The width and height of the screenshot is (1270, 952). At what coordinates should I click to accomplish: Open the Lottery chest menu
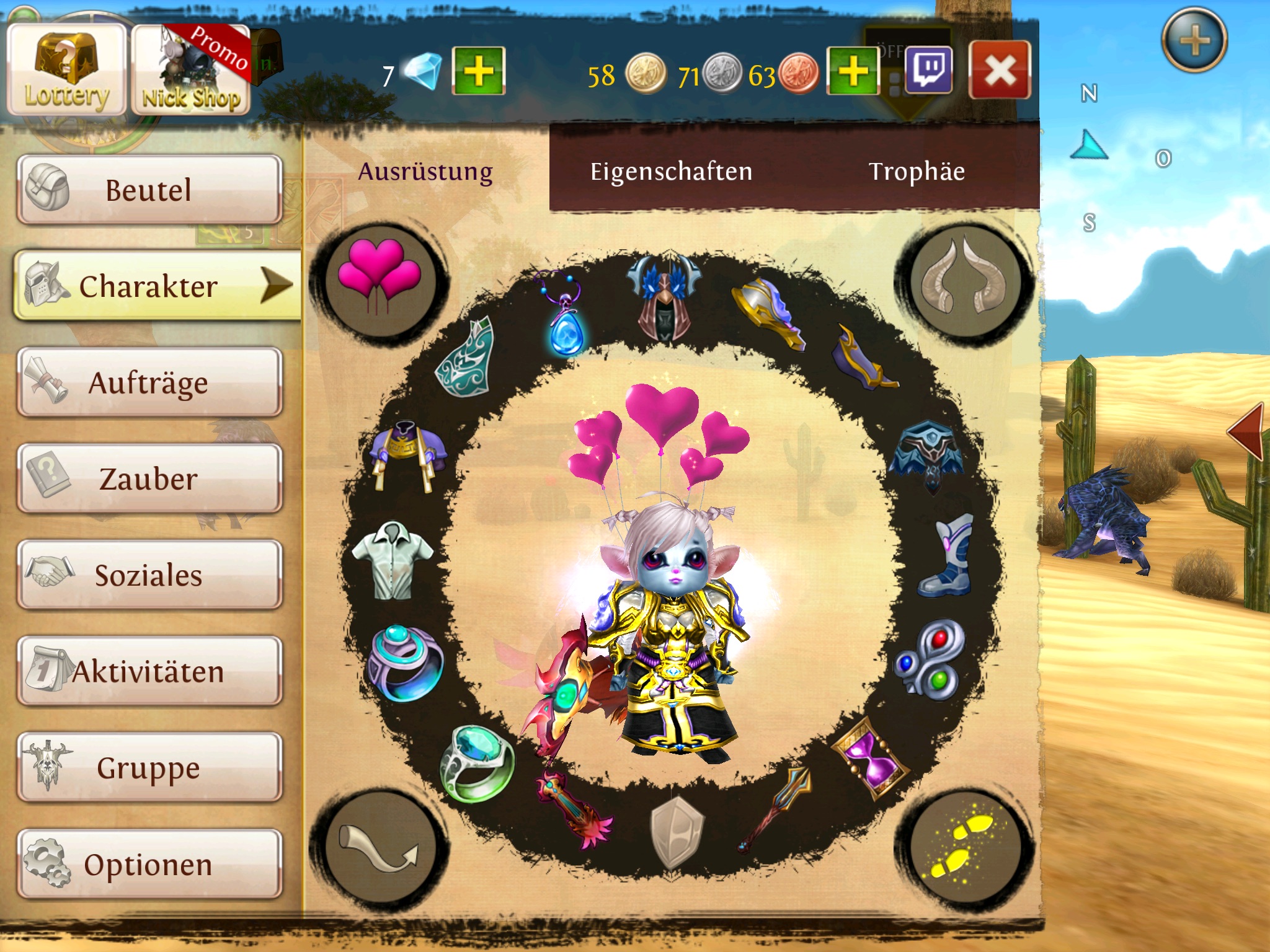pos(66,69)
